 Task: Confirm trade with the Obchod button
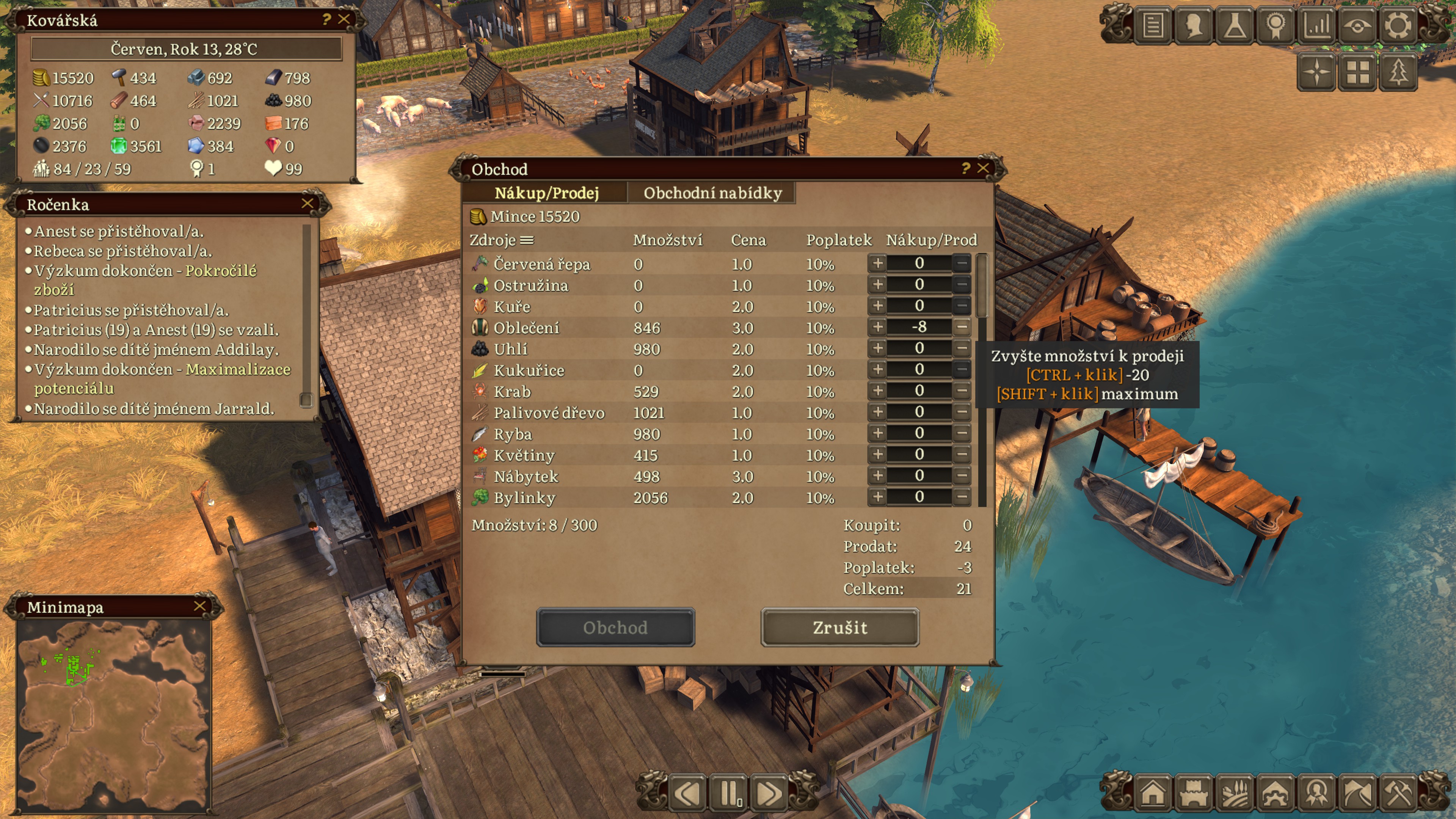615,628
